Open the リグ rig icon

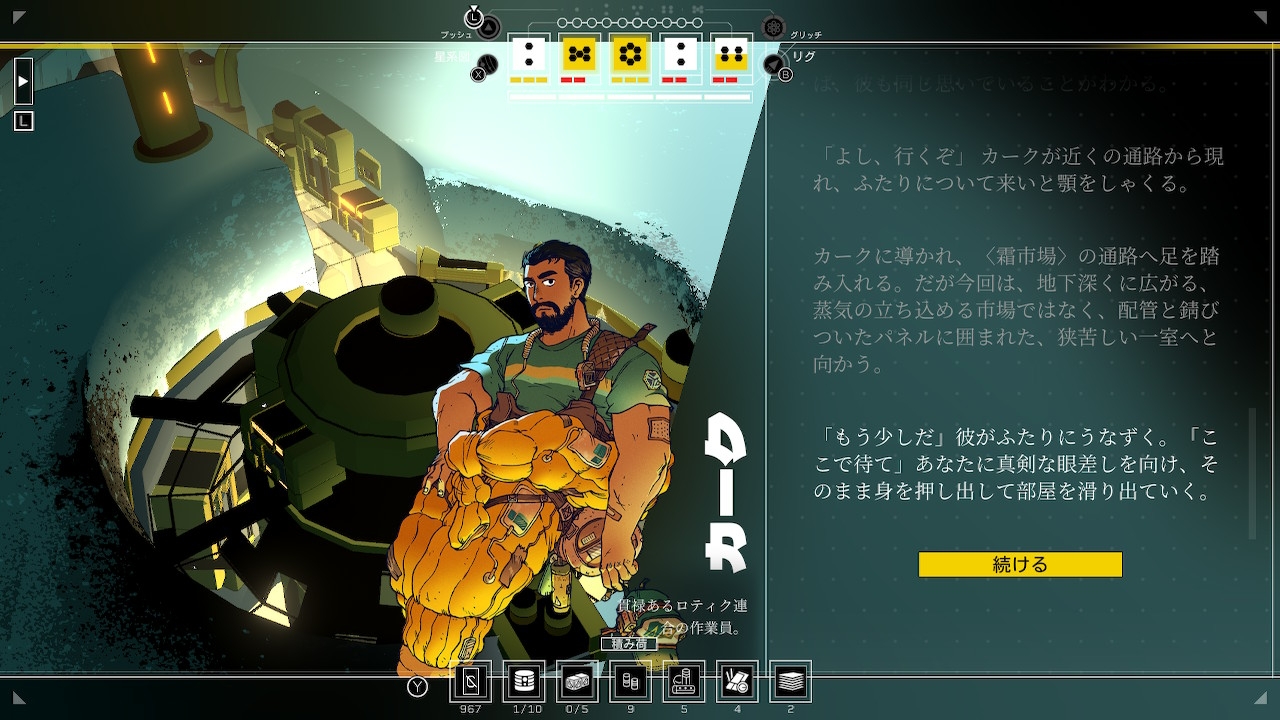coord(773,65)
